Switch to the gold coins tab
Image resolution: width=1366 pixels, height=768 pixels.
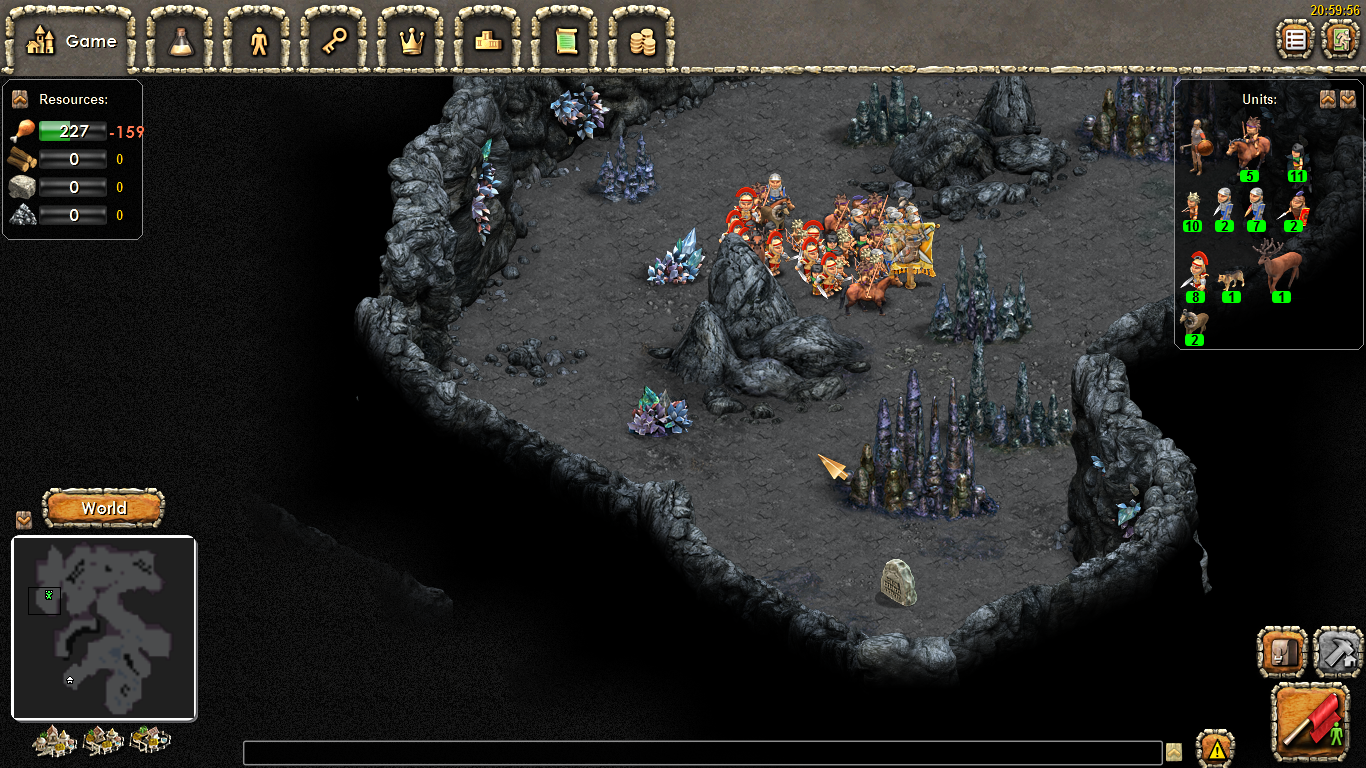pyautogui.click(x=642, y=41)
